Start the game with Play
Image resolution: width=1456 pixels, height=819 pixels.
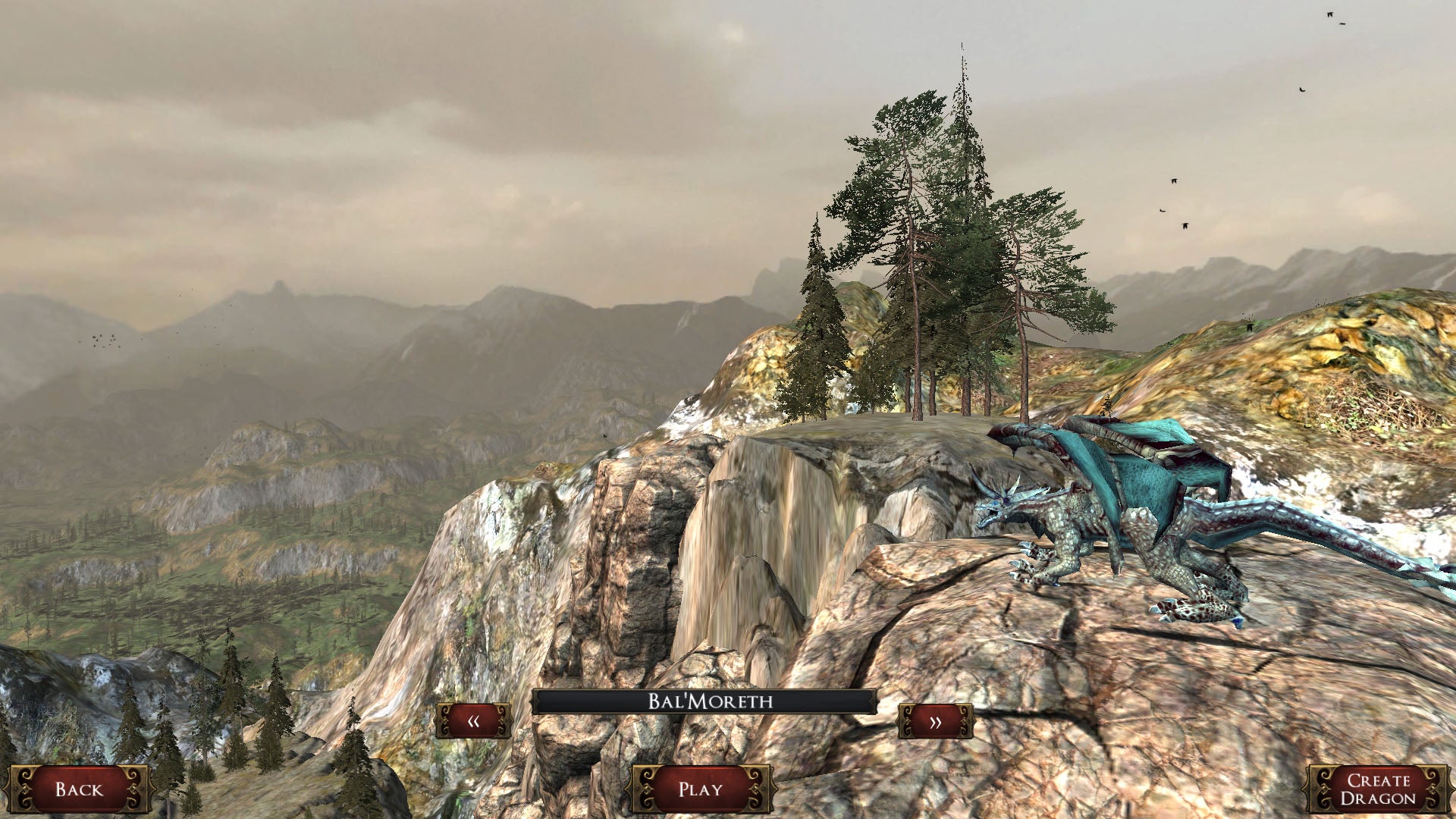coord(701,789)
